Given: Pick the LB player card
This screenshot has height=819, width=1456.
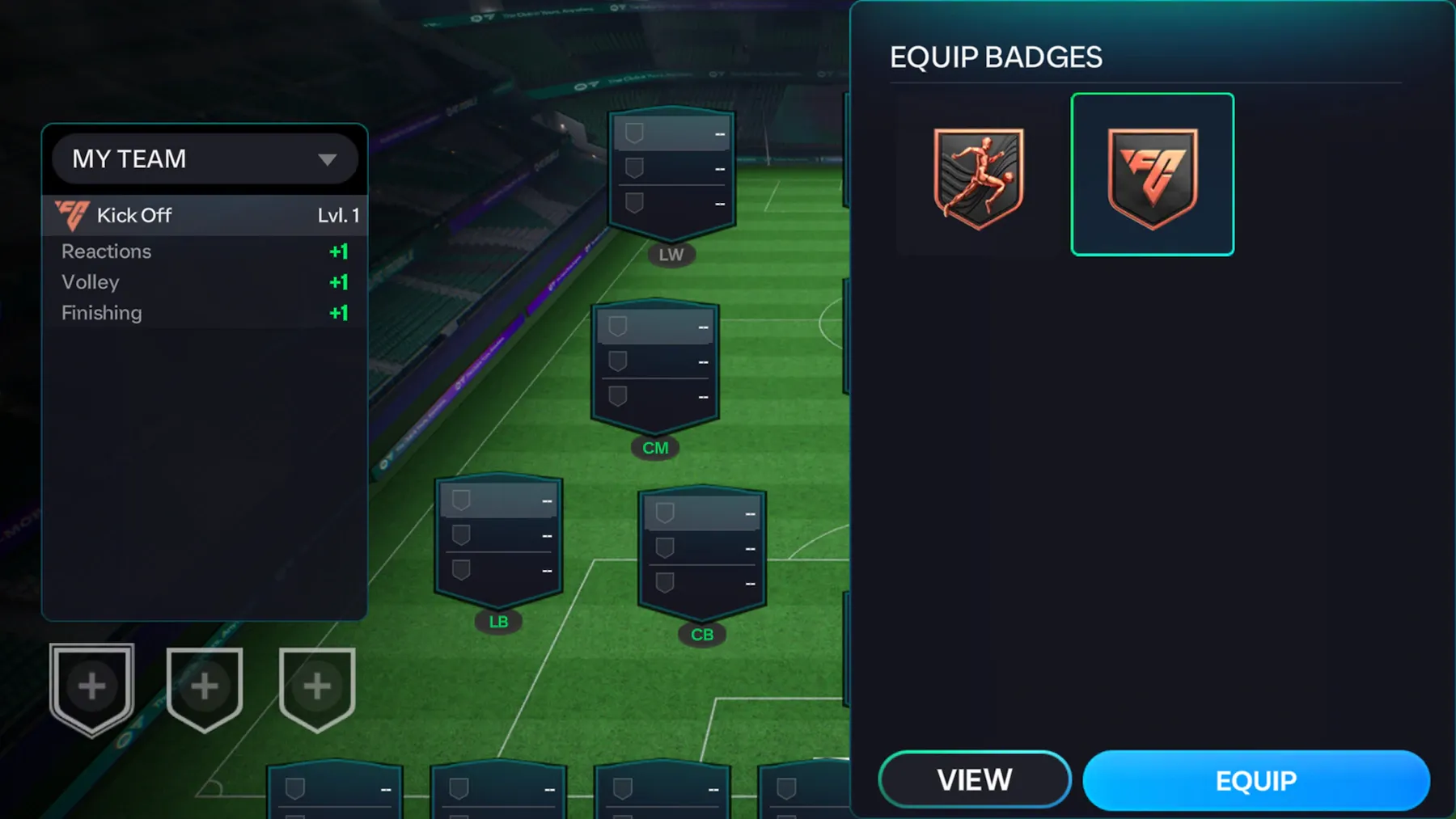Looking at the screenshot, I should pyautogui.click(x=498, y=539).
